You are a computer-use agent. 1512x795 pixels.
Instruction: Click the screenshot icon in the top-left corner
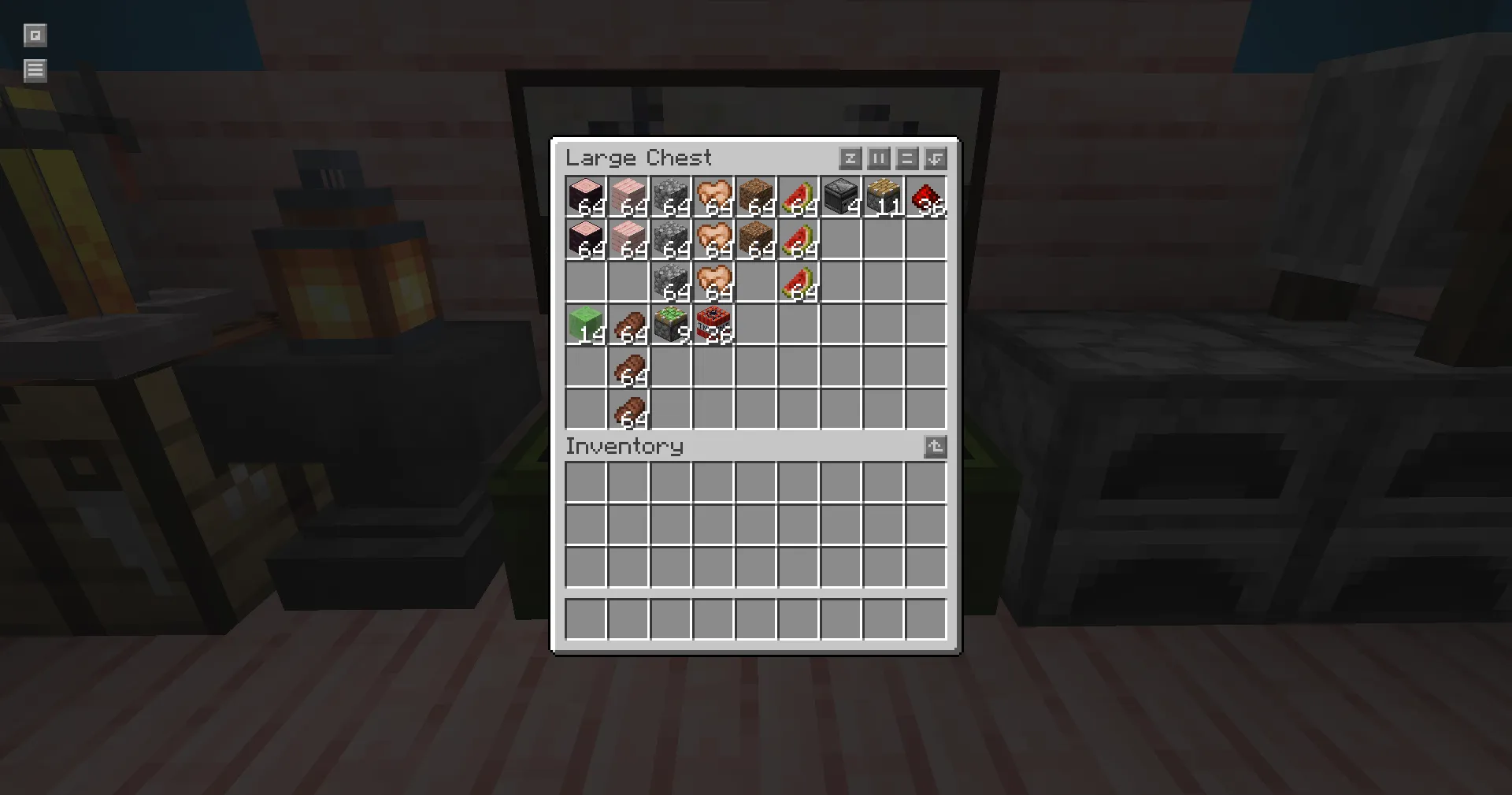(x=35, y=35)
